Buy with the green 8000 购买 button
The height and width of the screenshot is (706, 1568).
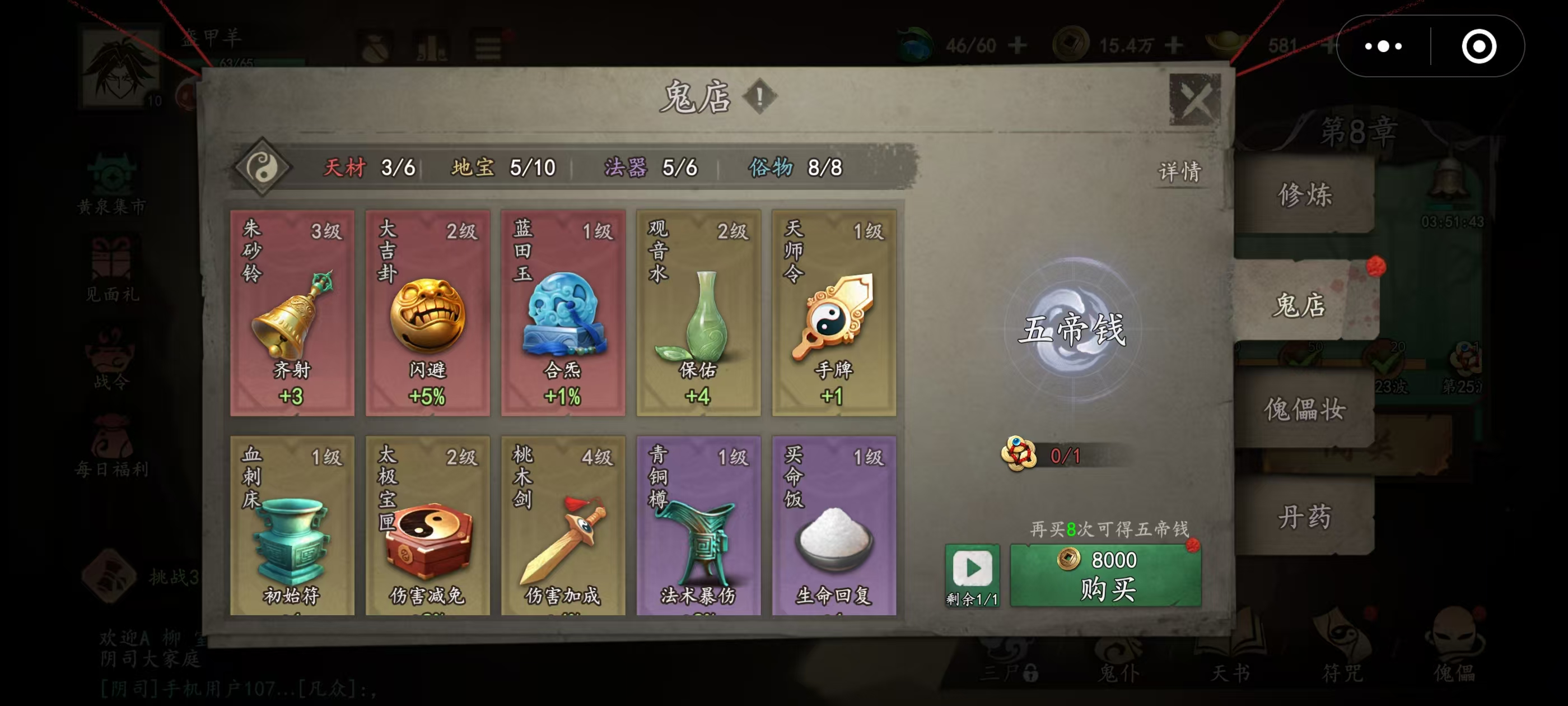[x=1105, y=574]
